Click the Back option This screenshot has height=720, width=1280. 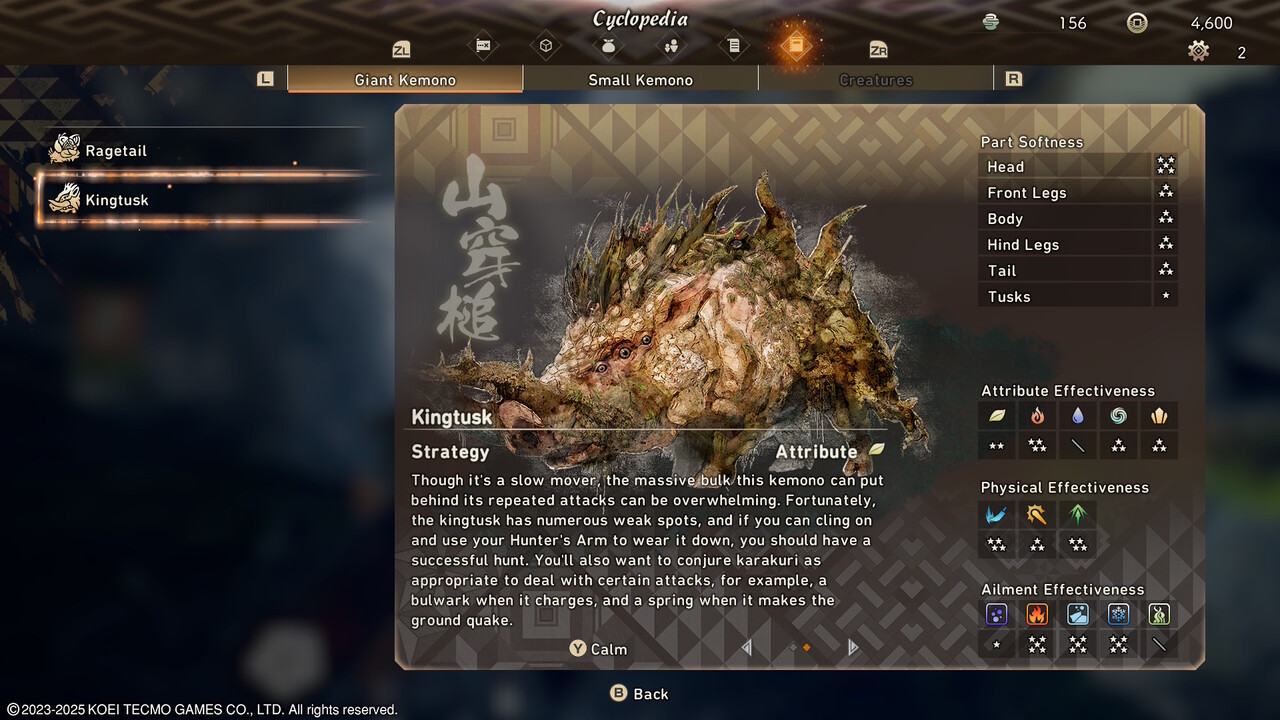640,694
